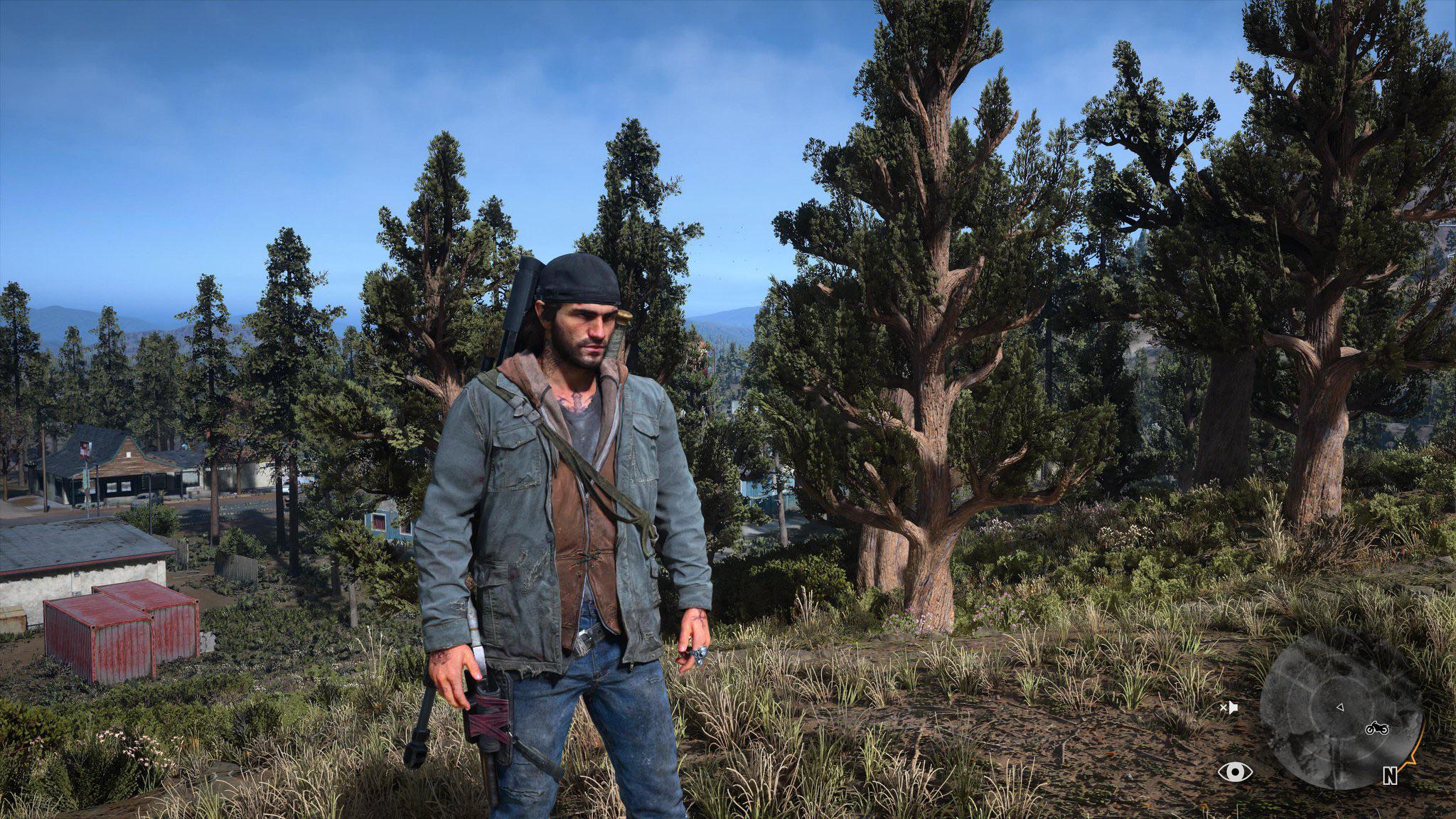Click the eye visibility indicator icon
This screenshot has height=819, width=1456.
pyautogui.click(x=1235, y=771)
